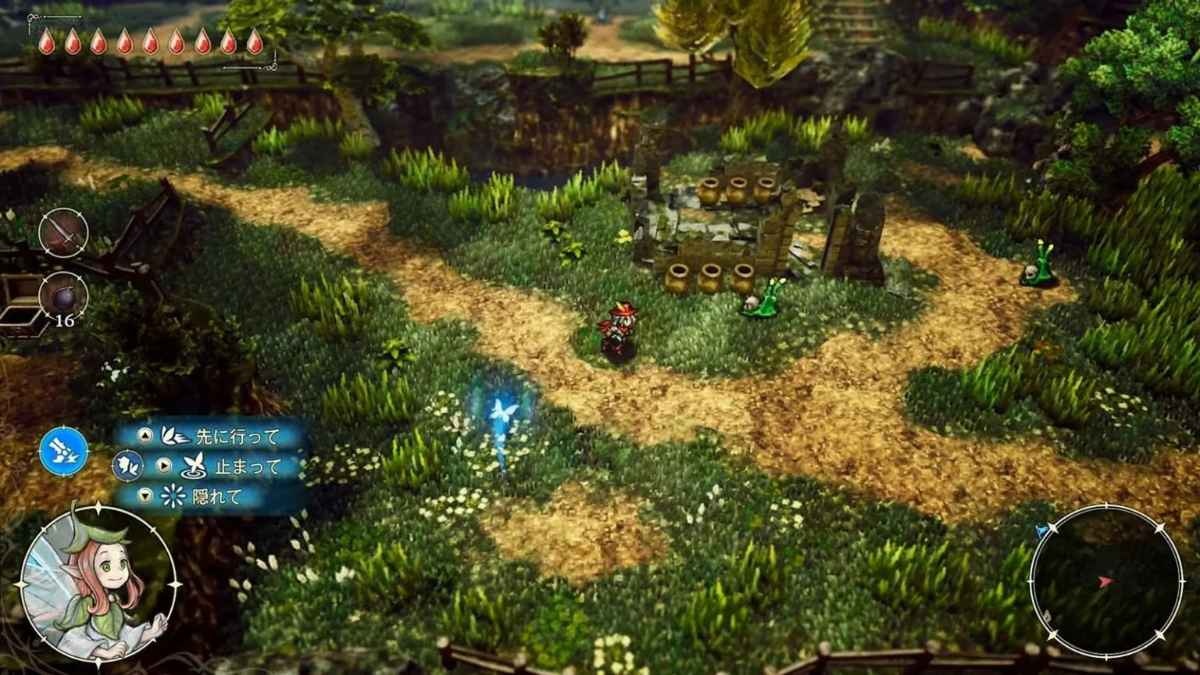The image size is (1200, 675).
Task: Choose the 先に行って fairy command
Action: pyautogui.click(x=222, y=436)
